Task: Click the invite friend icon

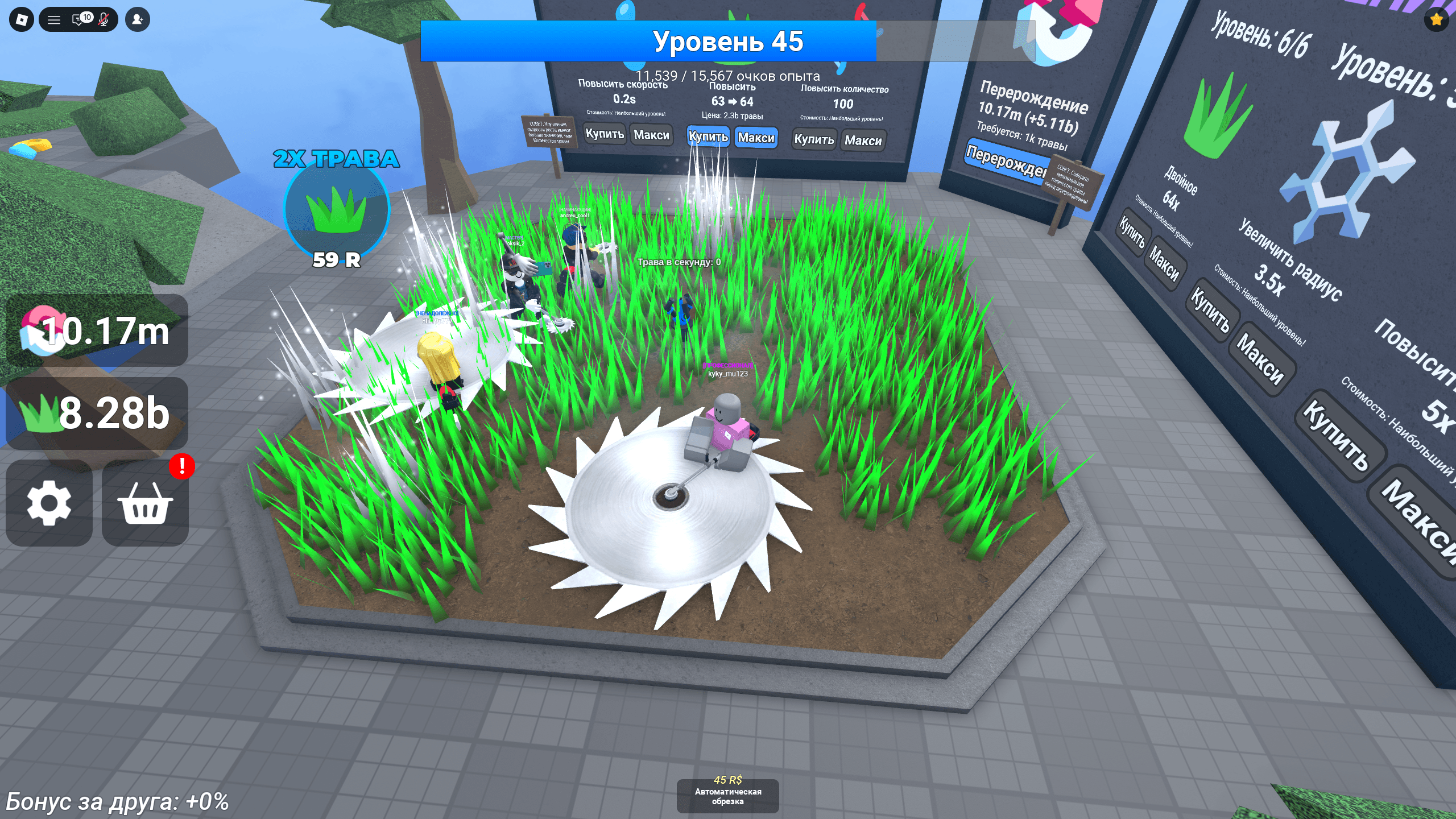Action: [137, 20]
